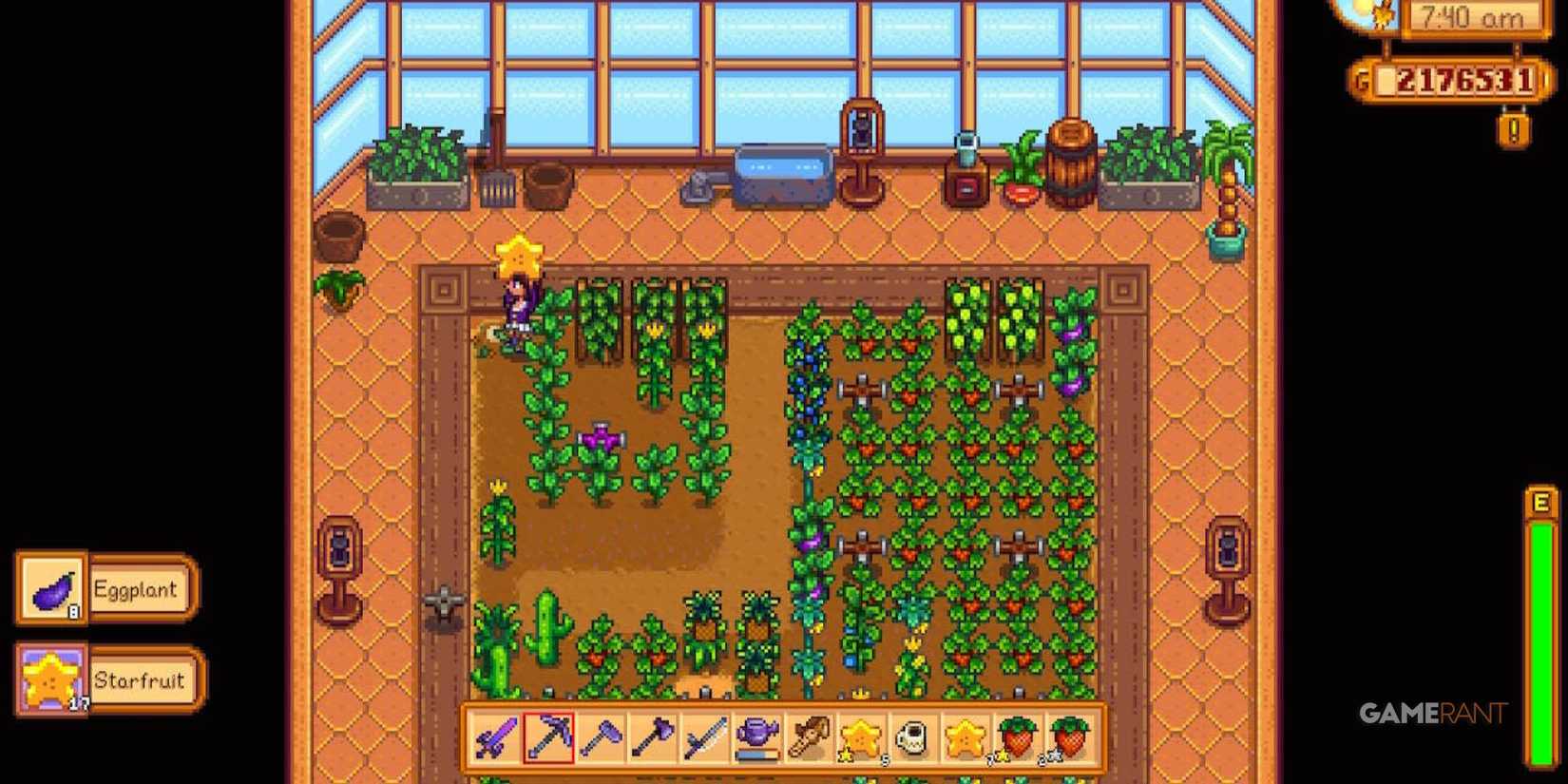Dismiss the Starfruit pickup notification
Screen dimensions: 1568x784
point(105,680)
